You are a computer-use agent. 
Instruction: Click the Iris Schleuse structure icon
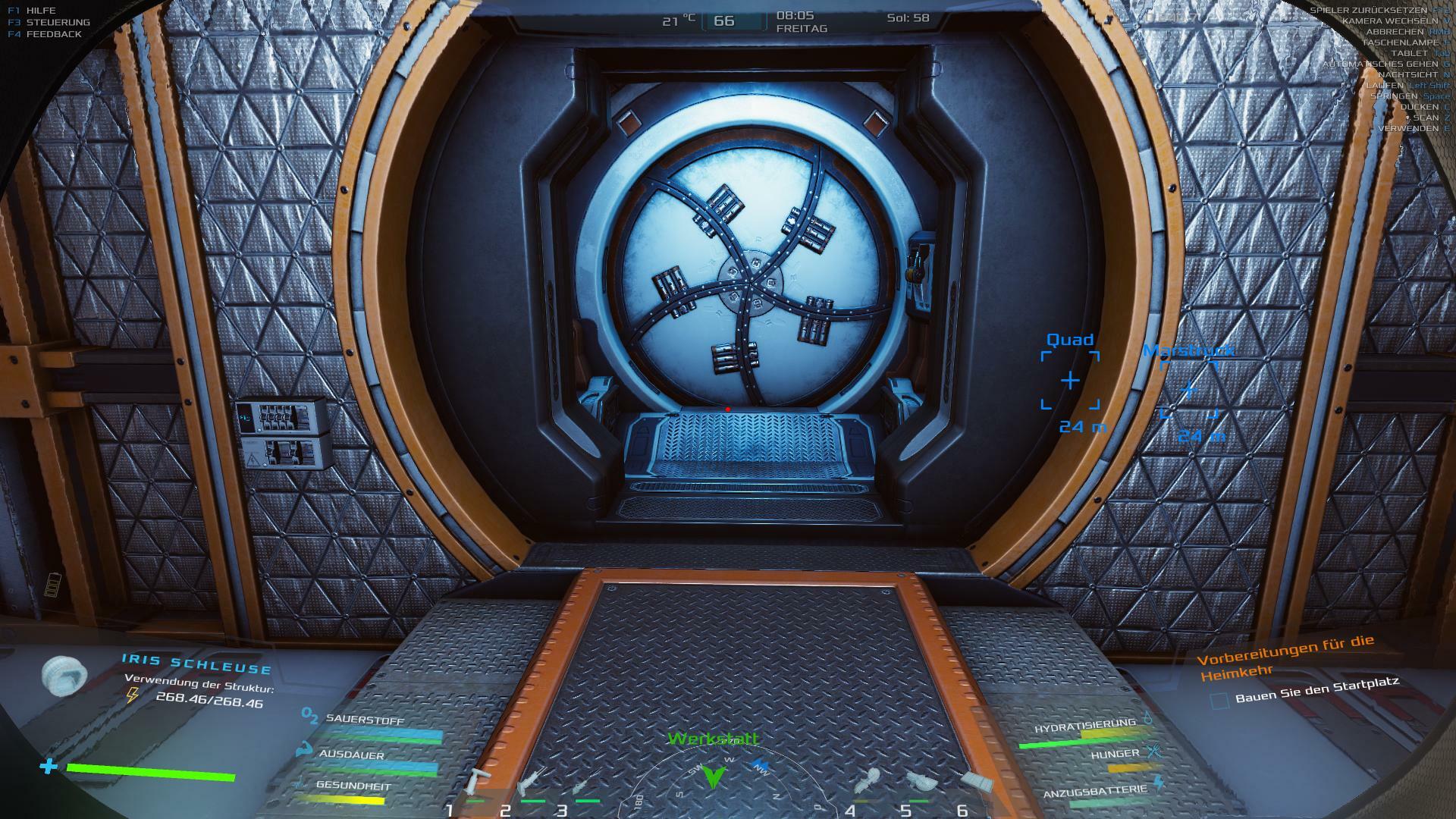coord(64,673)
